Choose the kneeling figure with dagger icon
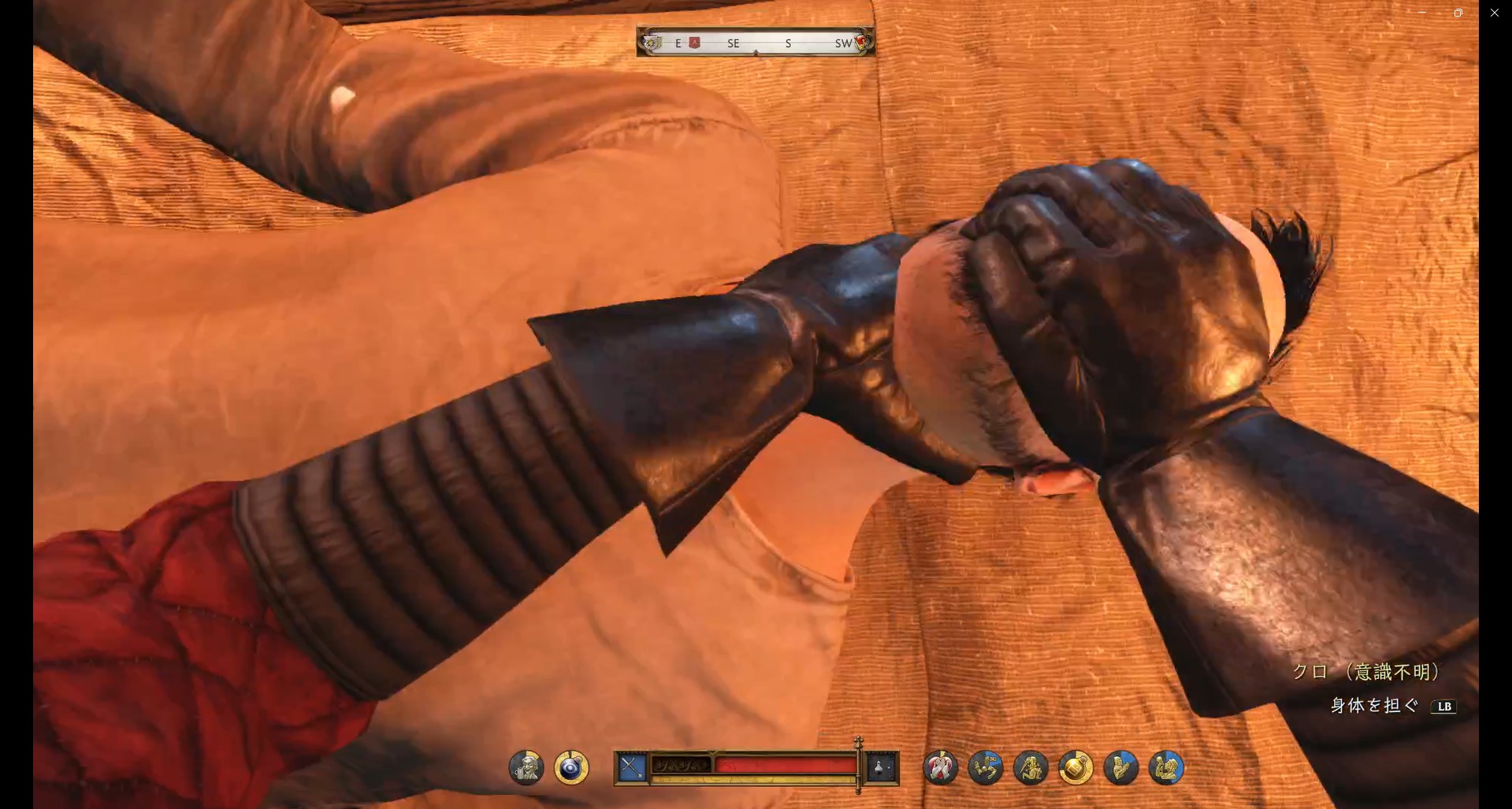1512x809 pixels. click(x=1031, y=767)
